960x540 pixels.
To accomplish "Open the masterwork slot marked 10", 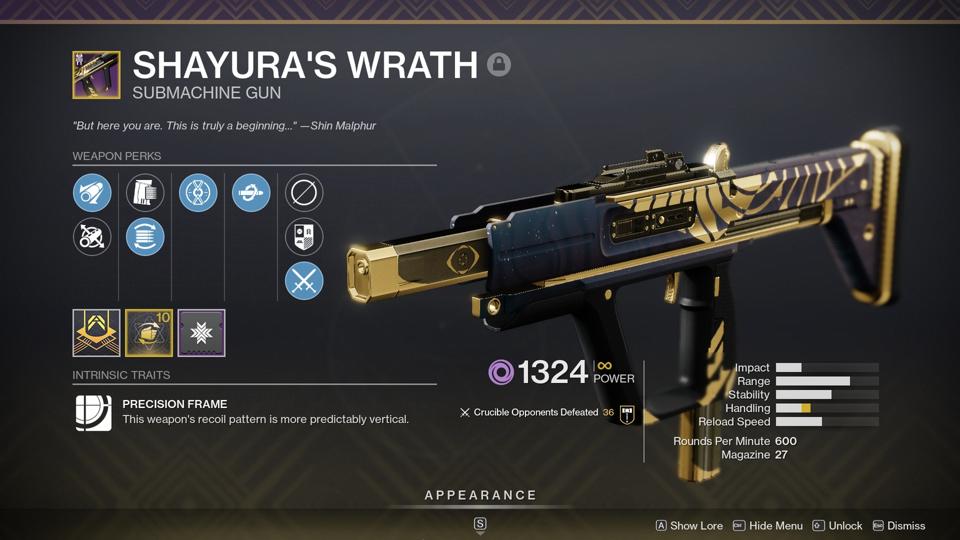I will click(x=149, y=333).
